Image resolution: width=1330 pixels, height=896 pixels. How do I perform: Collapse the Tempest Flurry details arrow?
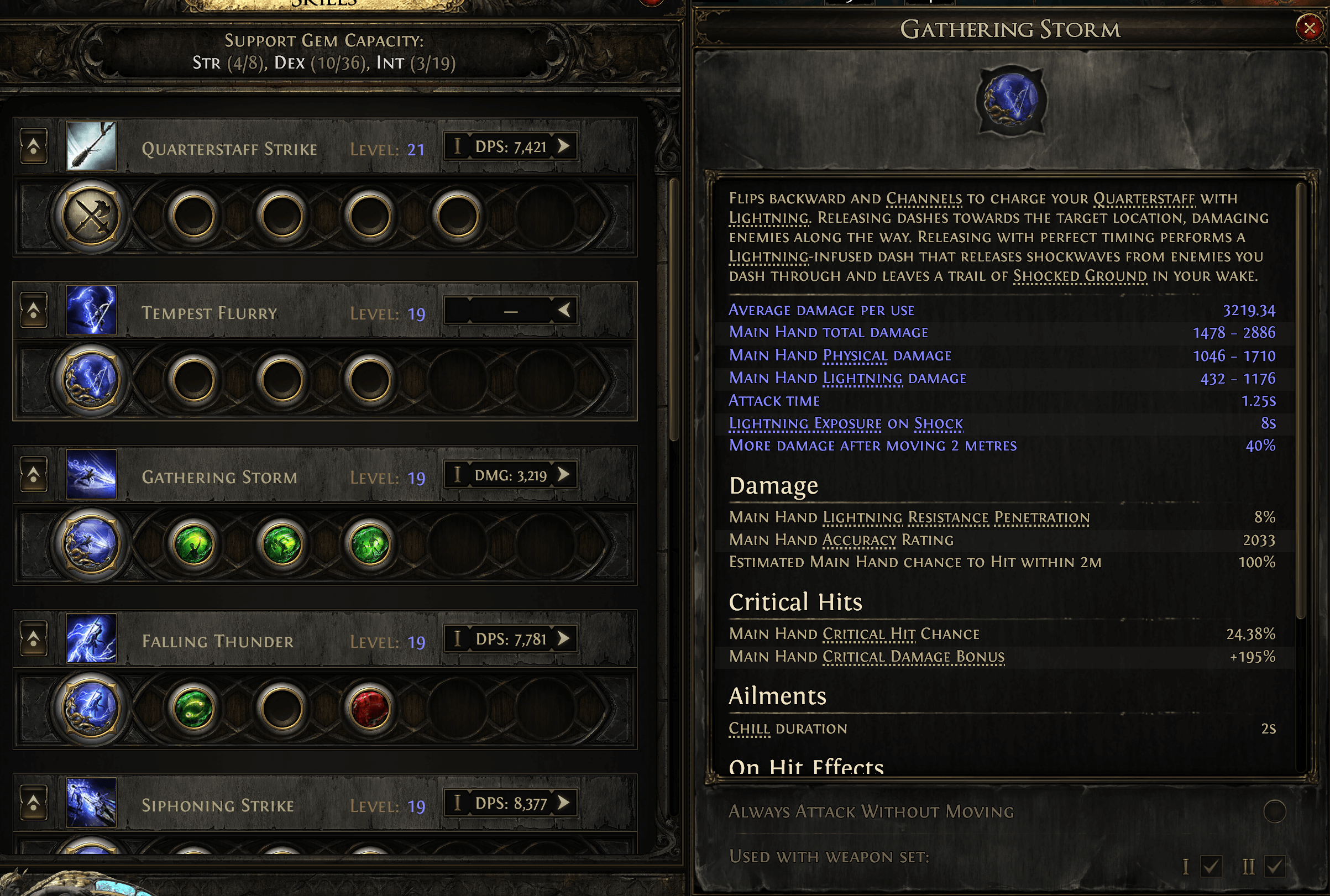[564, 310]
